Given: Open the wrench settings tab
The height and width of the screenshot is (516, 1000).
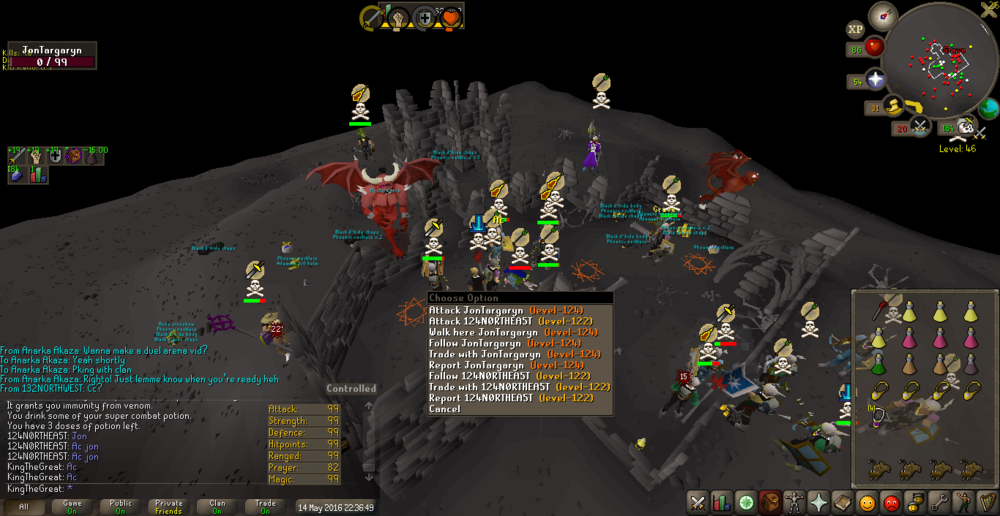Looking at the screenshot, I should click(939, 502).
